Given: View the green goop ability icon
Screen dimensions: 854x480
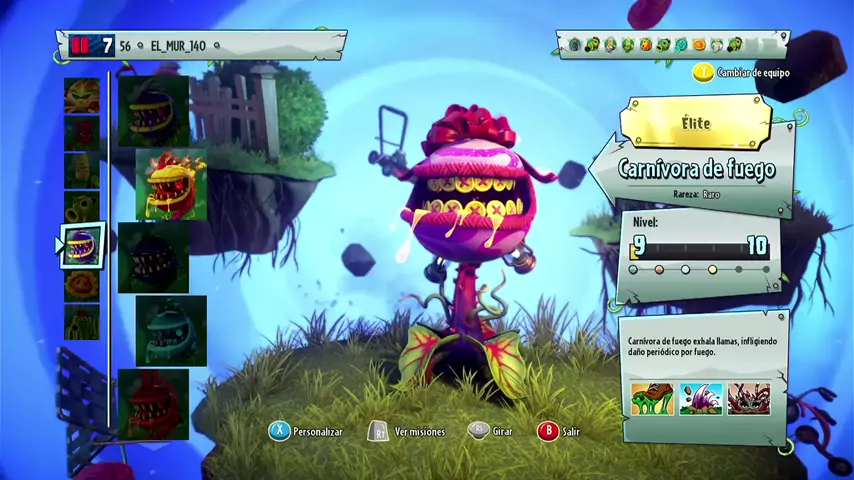Looking at the screenshot, I should point(651,397).
